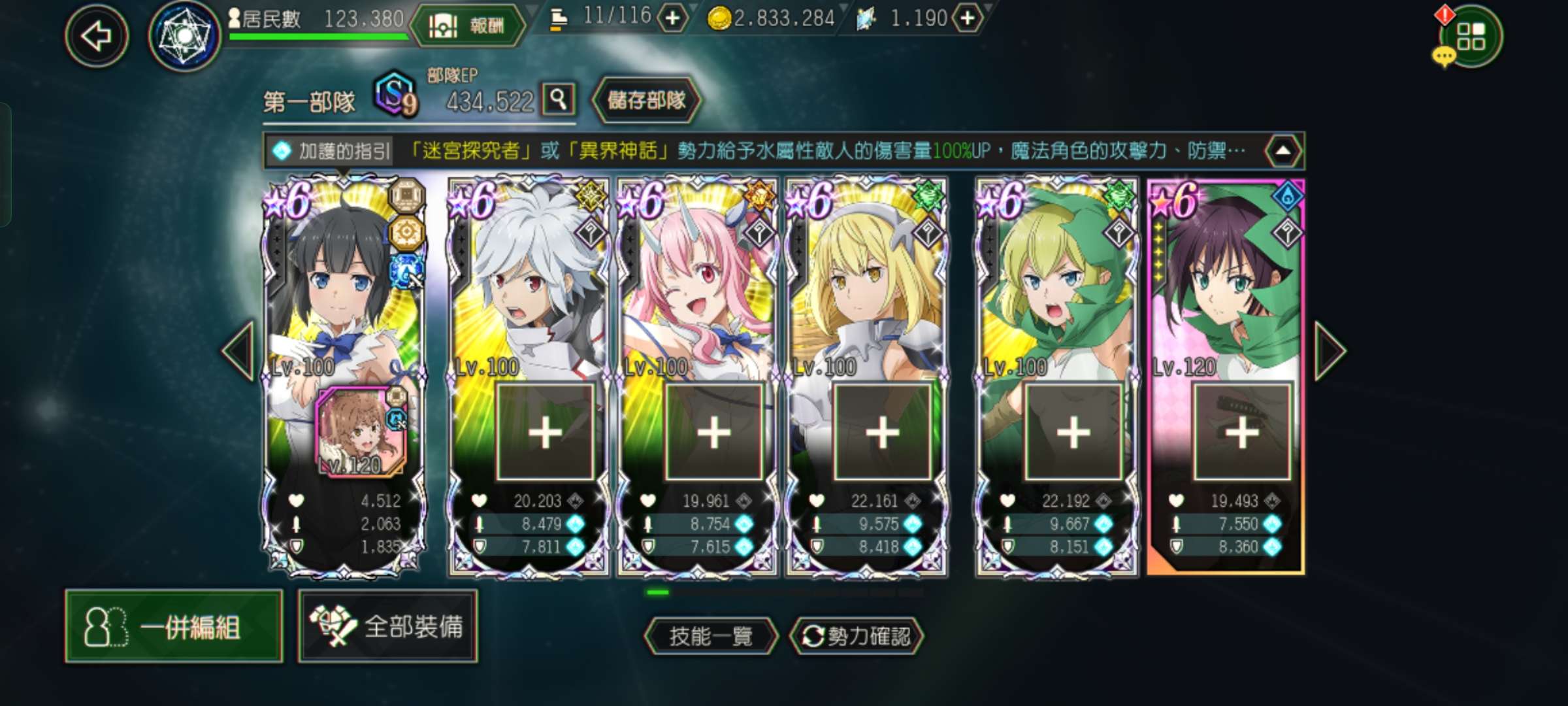The image size is (1568, 706).
Task: Choose the pink-haired horned character card
Action: (x=696, y=281)
